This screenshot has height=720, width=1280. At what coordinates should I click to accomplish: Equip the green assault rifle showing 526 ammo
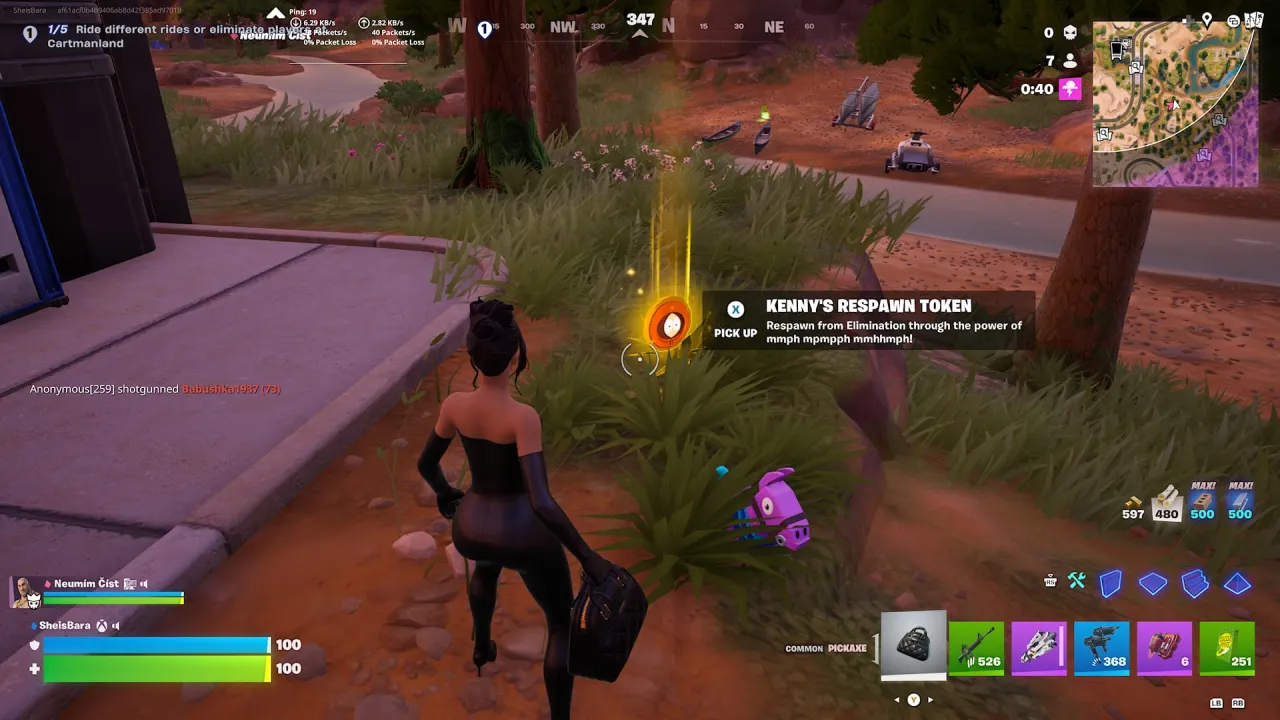975,647
